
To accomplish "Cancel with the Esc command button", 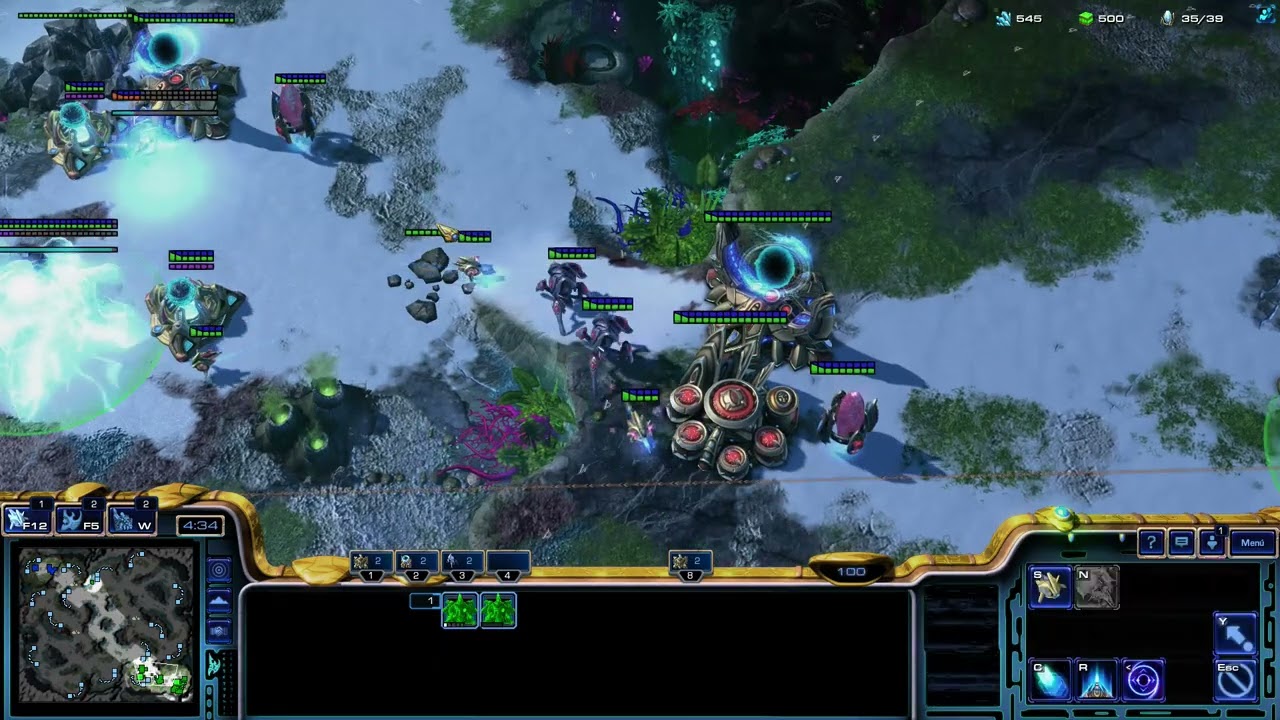I will coord(1235,680).
